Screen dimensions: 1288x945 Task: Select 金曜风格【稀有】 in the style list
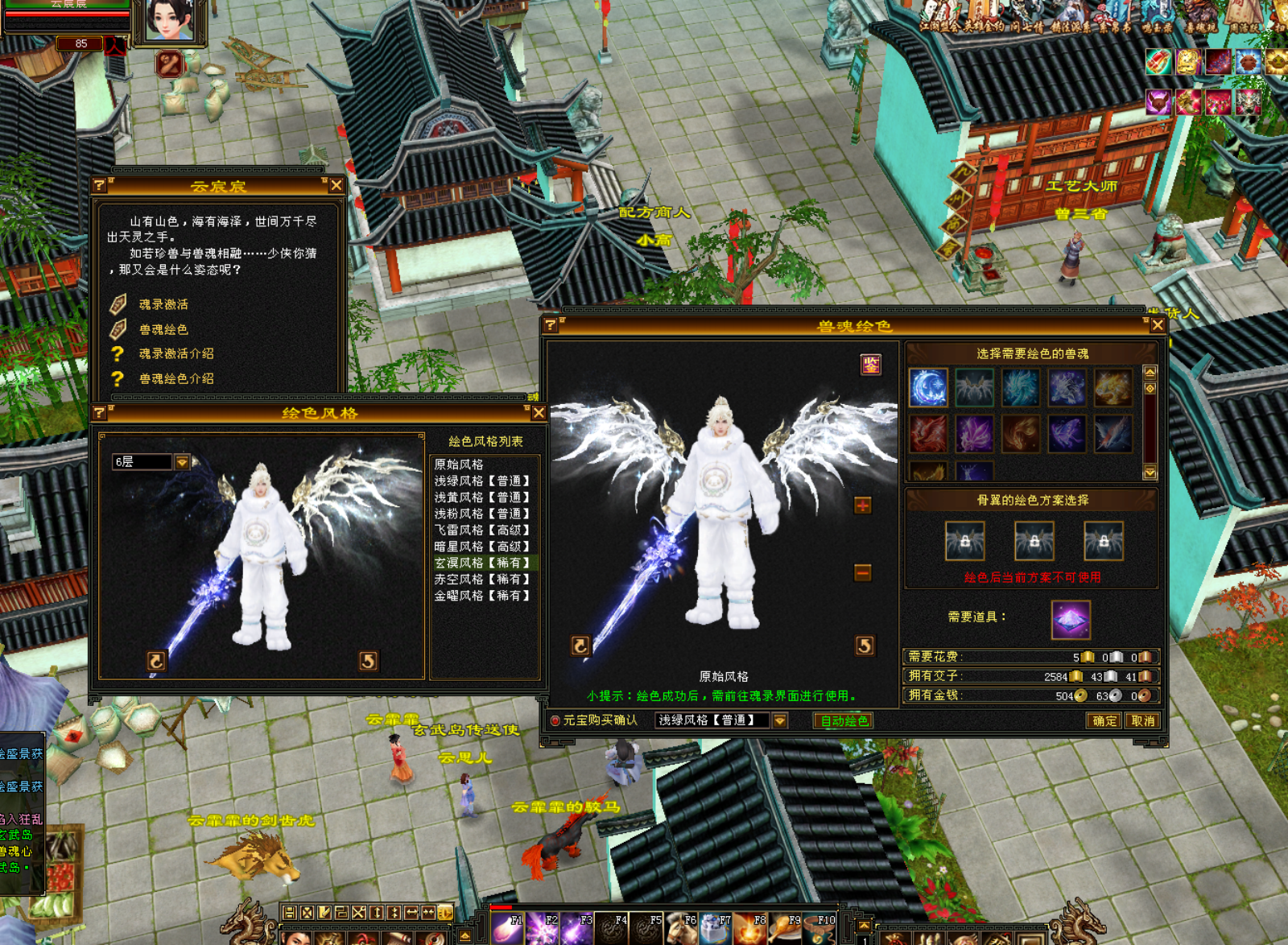click(481, 596)
